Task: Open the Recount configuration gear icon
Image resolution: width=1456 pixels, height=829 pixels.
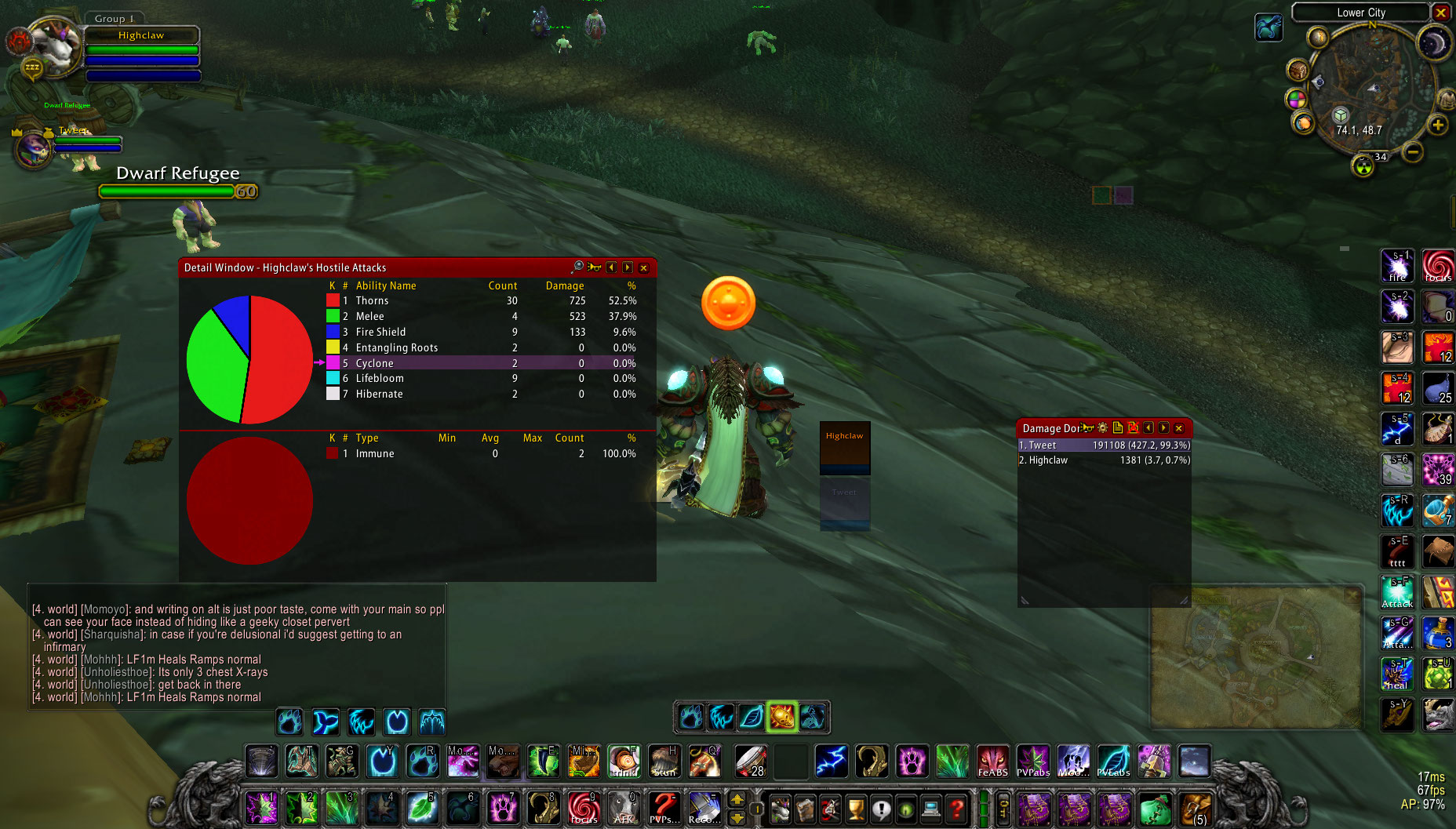Action: [x=1101, y=428]
